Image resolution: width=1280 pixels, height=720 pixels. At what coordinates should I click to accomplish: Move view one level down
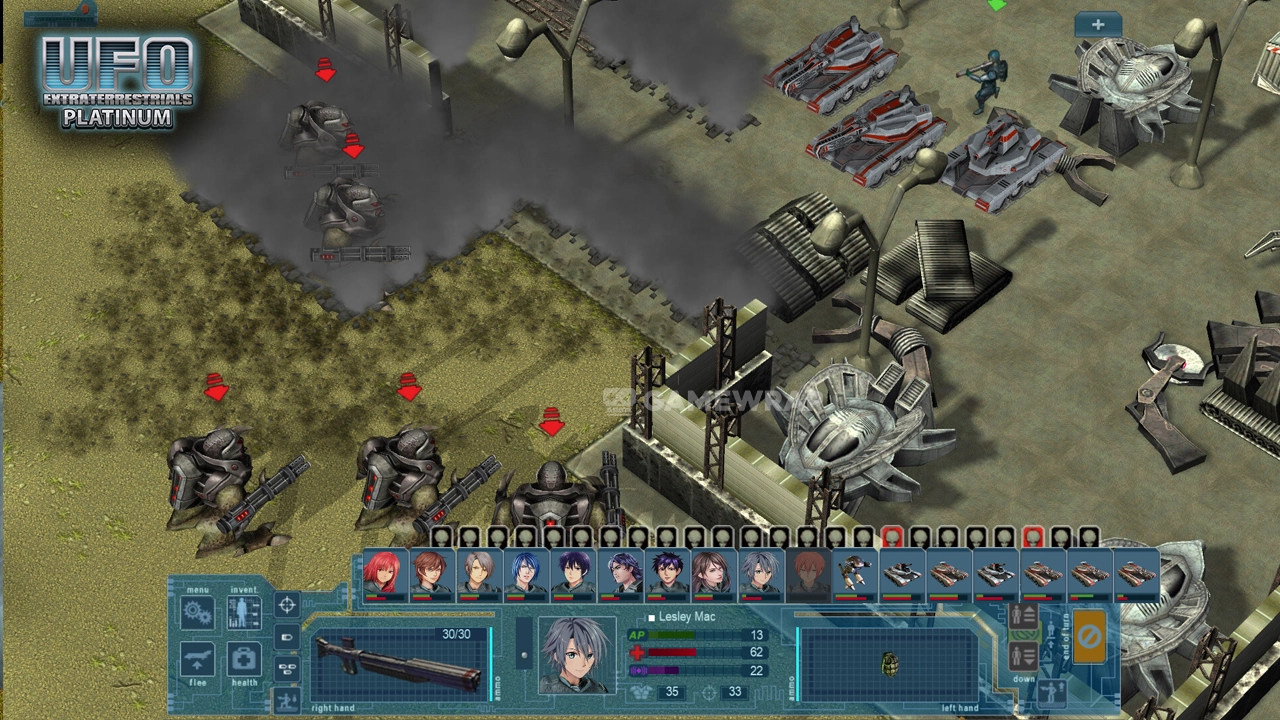[x=1023, y=656]
